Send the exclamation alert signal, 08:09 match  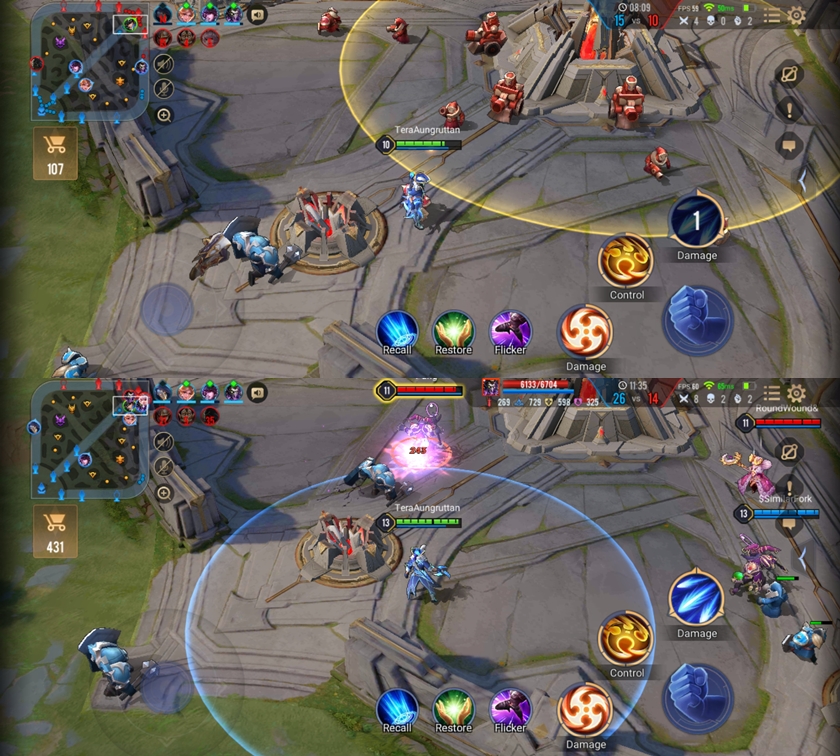coord(790,110)
